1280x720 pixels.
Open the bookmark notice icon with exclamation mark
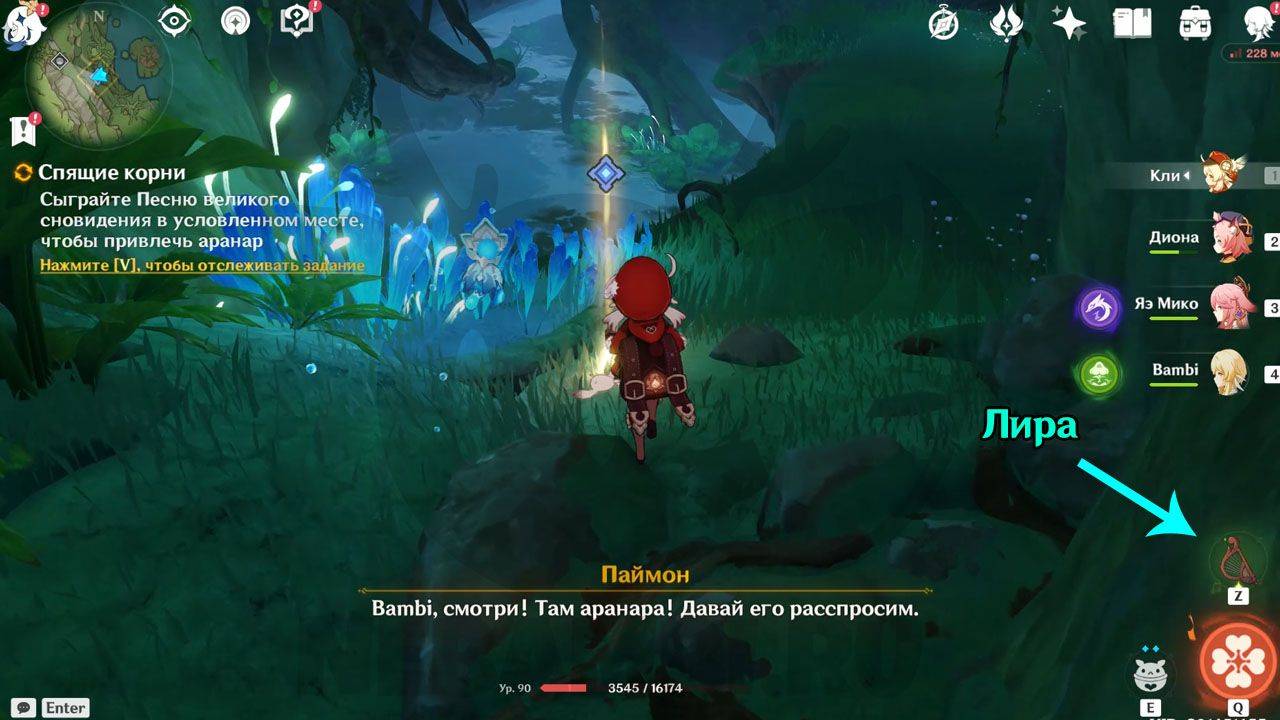[23, 129]
